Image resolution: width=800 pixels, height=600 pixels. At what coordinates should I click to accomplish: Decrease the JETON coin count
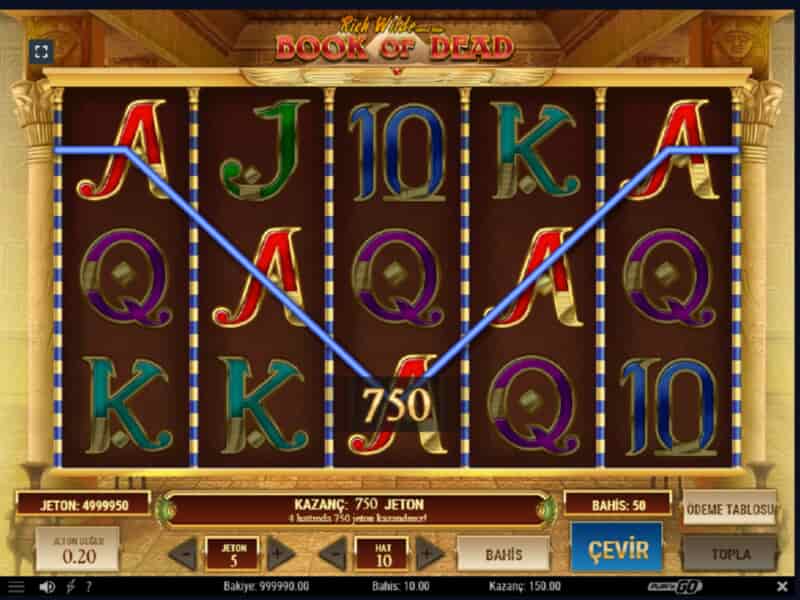(182, 552)
